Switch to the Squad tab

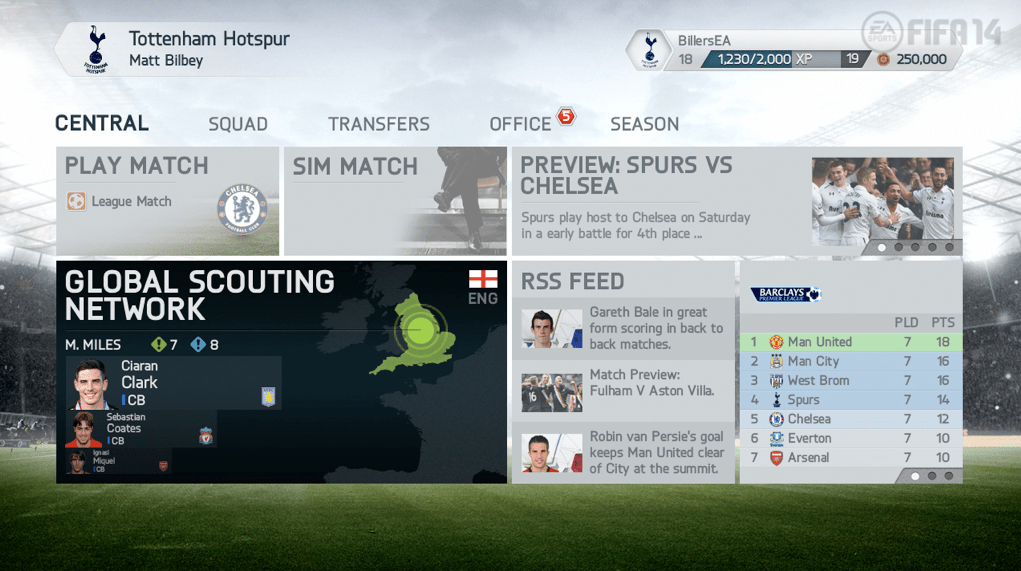tap(238, 124)
